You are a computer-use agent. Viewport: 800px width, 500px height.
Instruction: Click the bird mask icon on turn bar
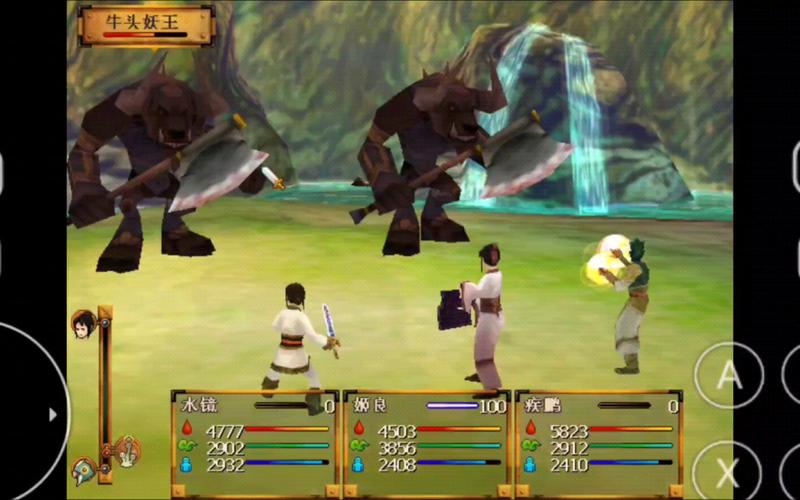tap(83, 471)
